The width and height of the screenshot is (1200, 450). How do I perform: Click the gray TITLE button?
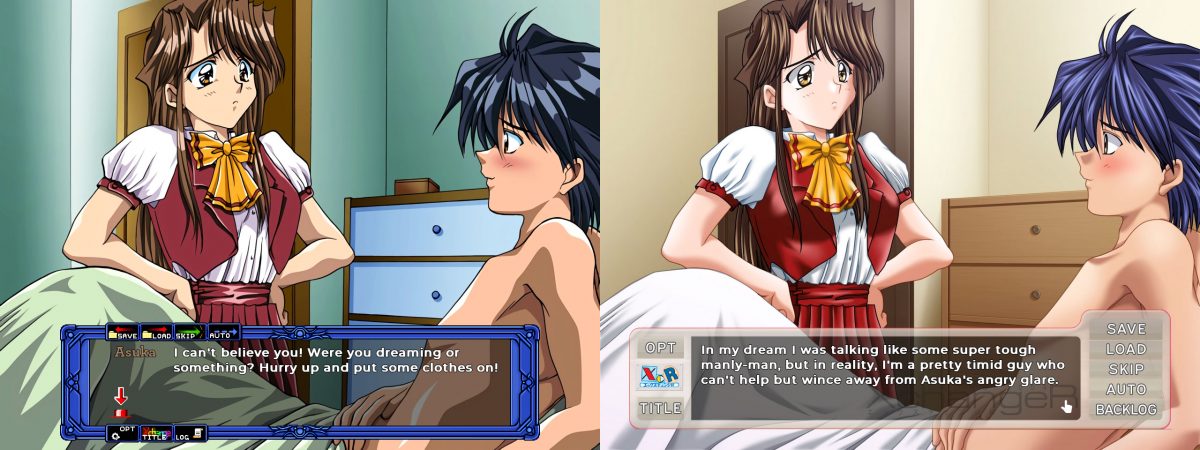(660, 408)
